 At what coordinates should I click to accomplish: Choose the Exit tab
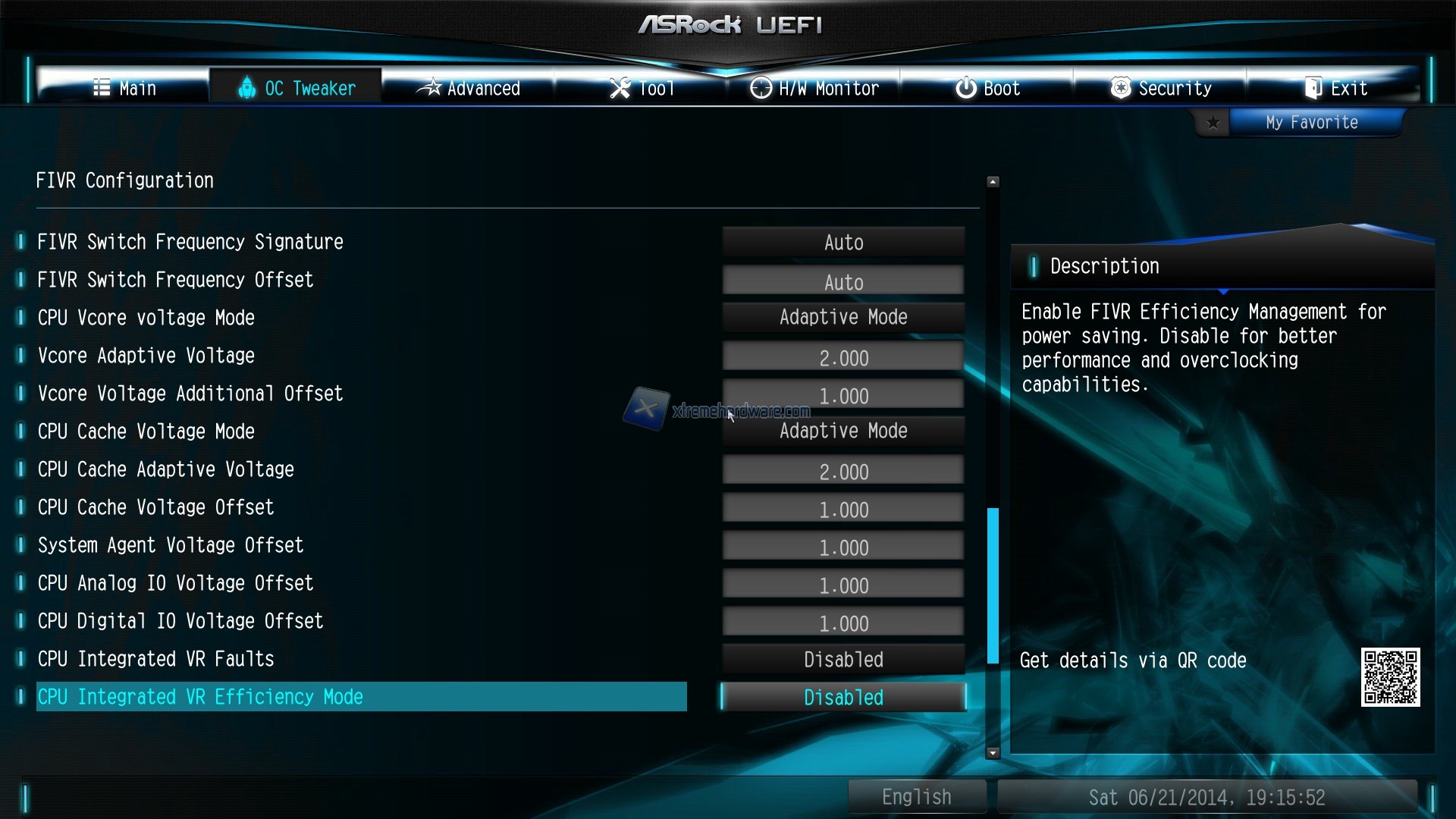1335,88
